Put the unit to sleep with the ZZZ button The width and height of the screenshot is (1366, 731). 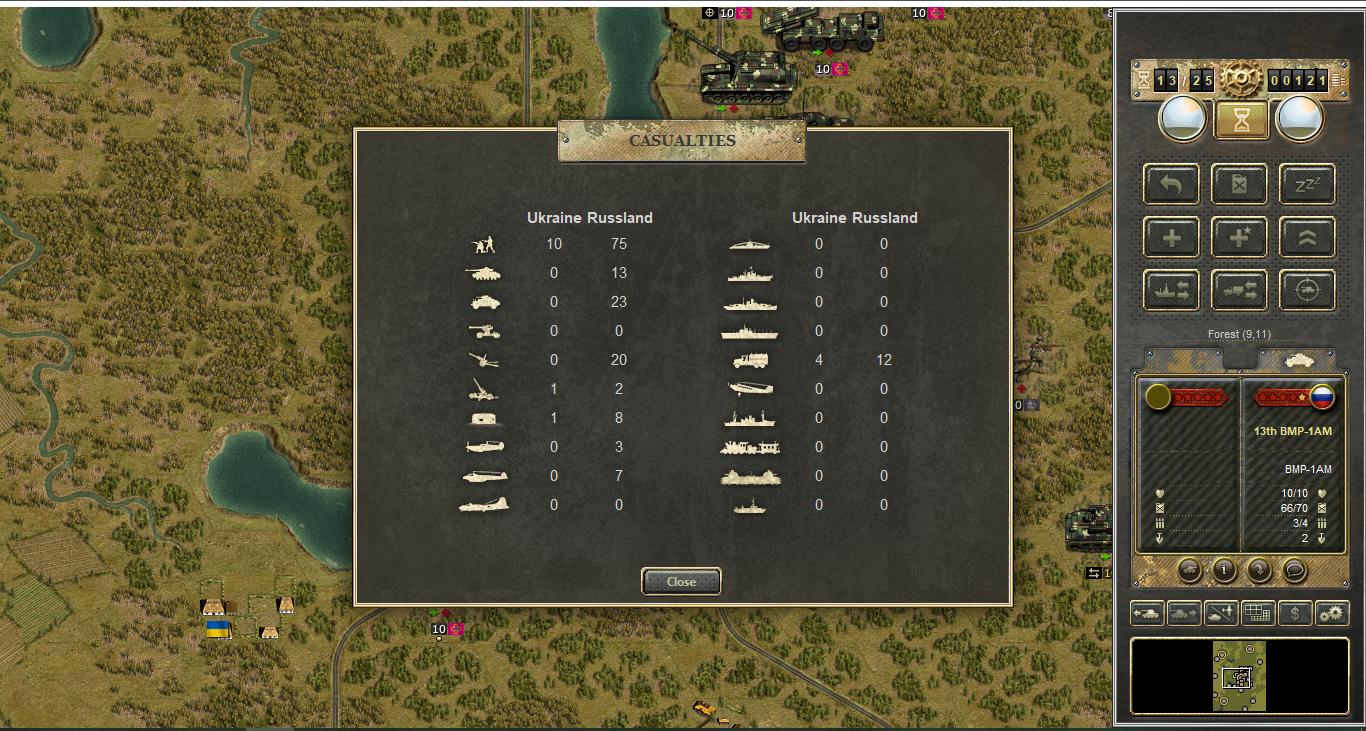coord(1308,185)
